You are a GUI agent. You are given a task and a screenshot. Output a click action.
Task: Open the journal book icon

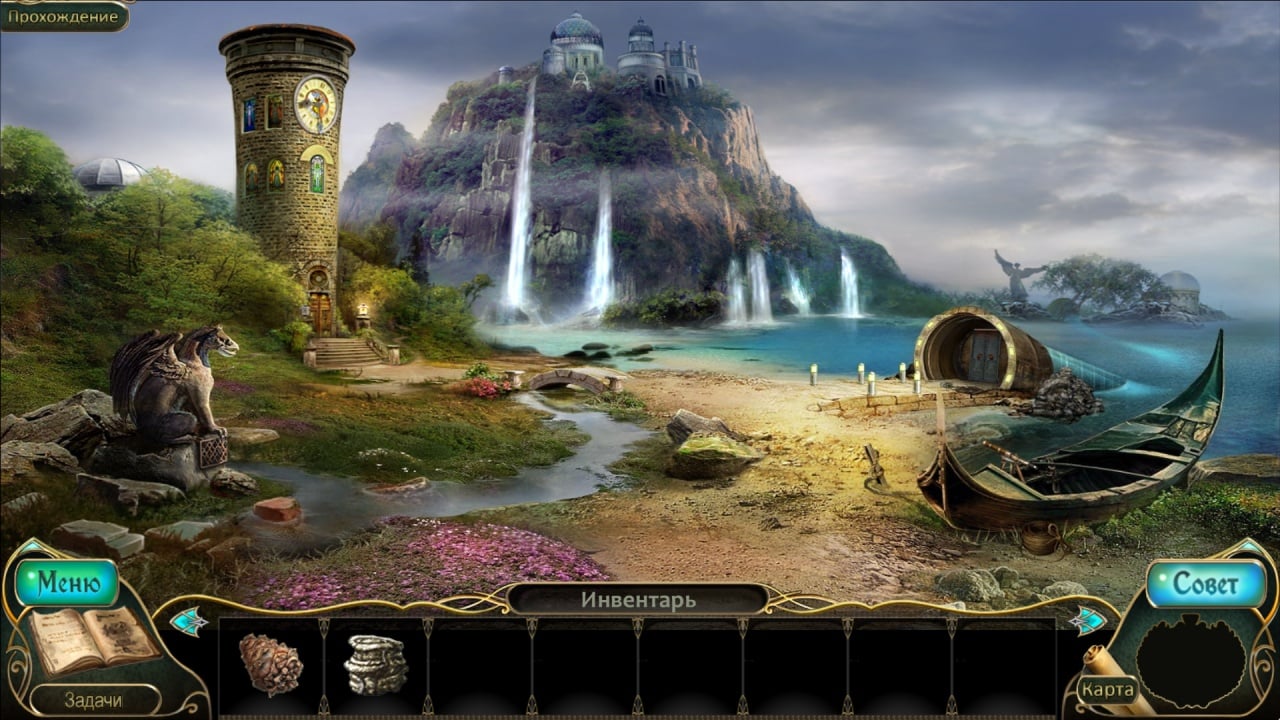click(93, 640)
